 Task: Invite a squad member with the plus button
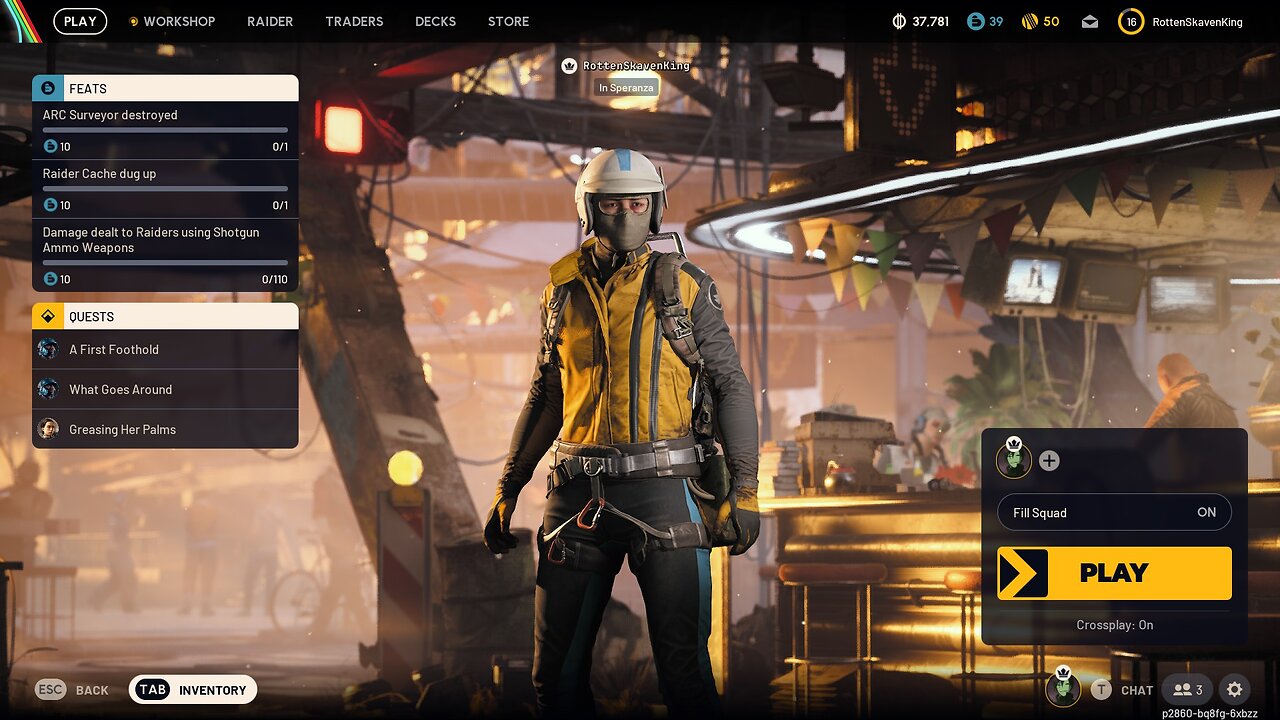(x=1049, y=461)
